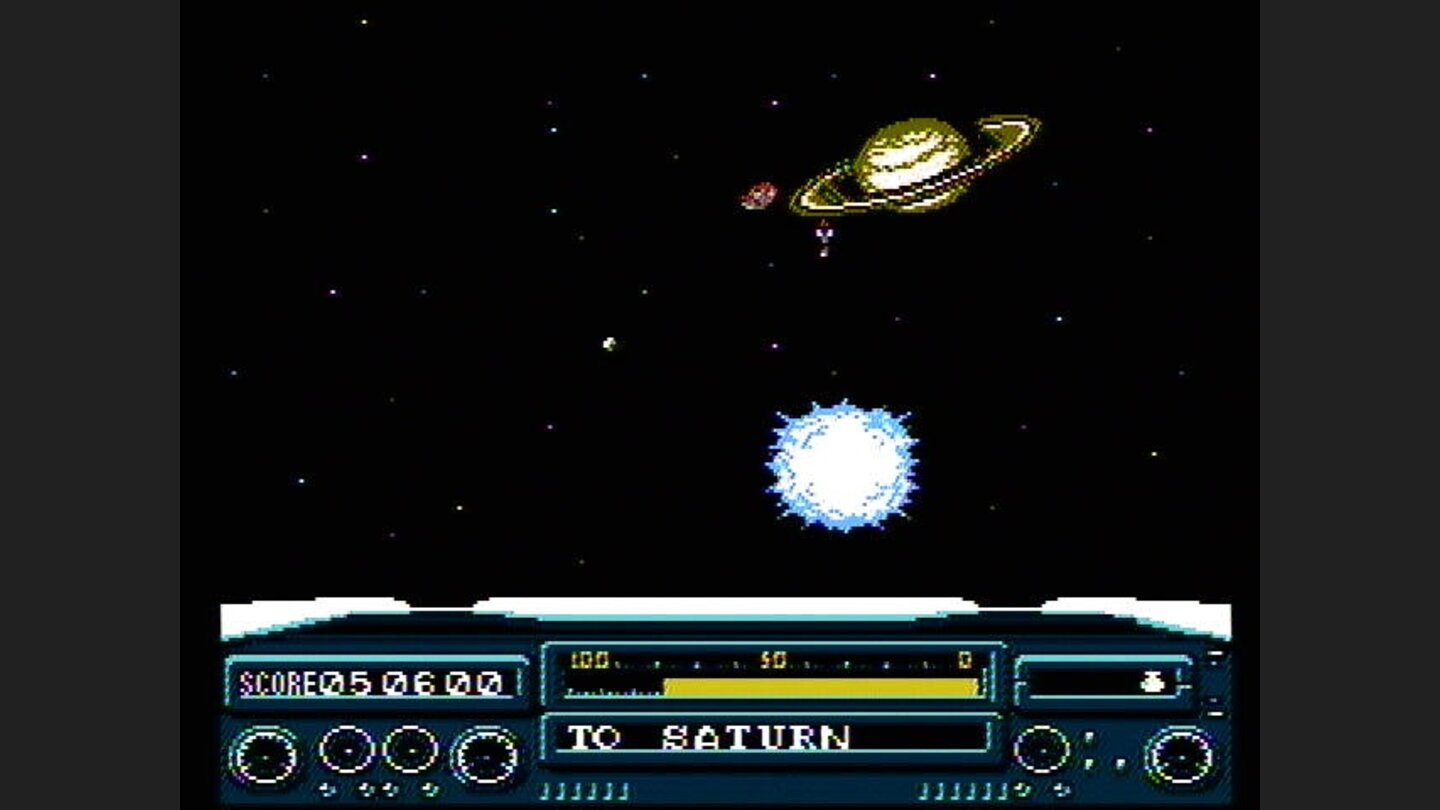
Task: Select the bomb icon in the top-right HUD panel
Action: pos(1152,684)
